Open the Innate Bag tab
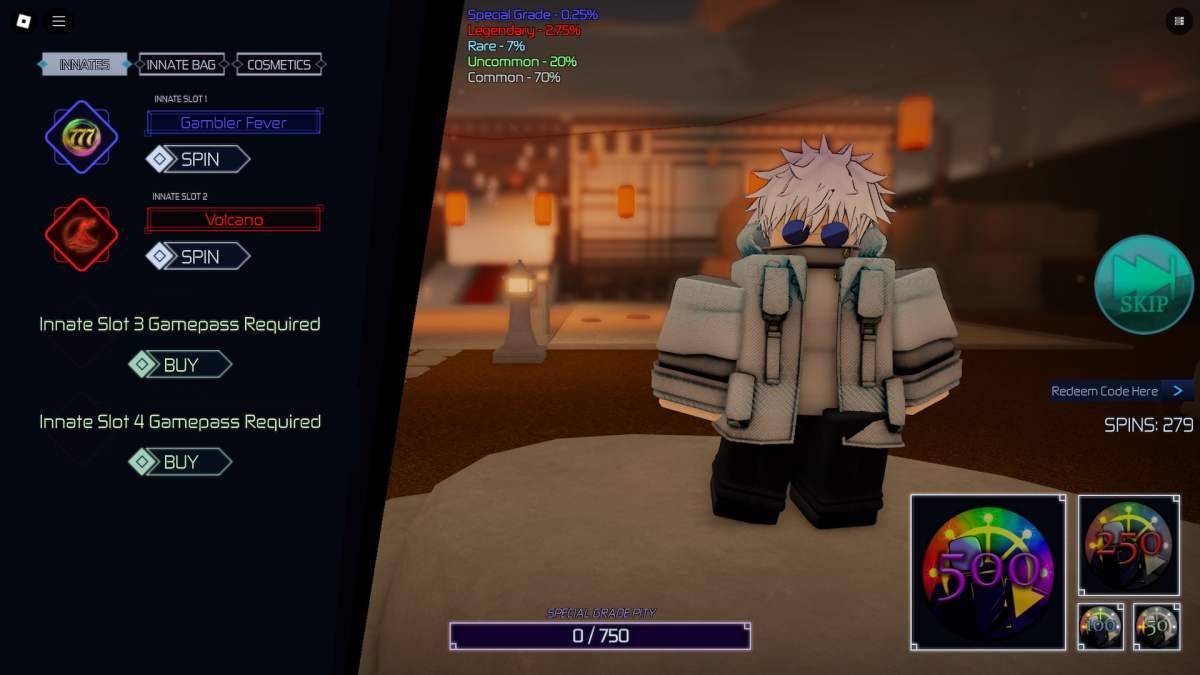The image size is (1200, 675). coord(181,65)
